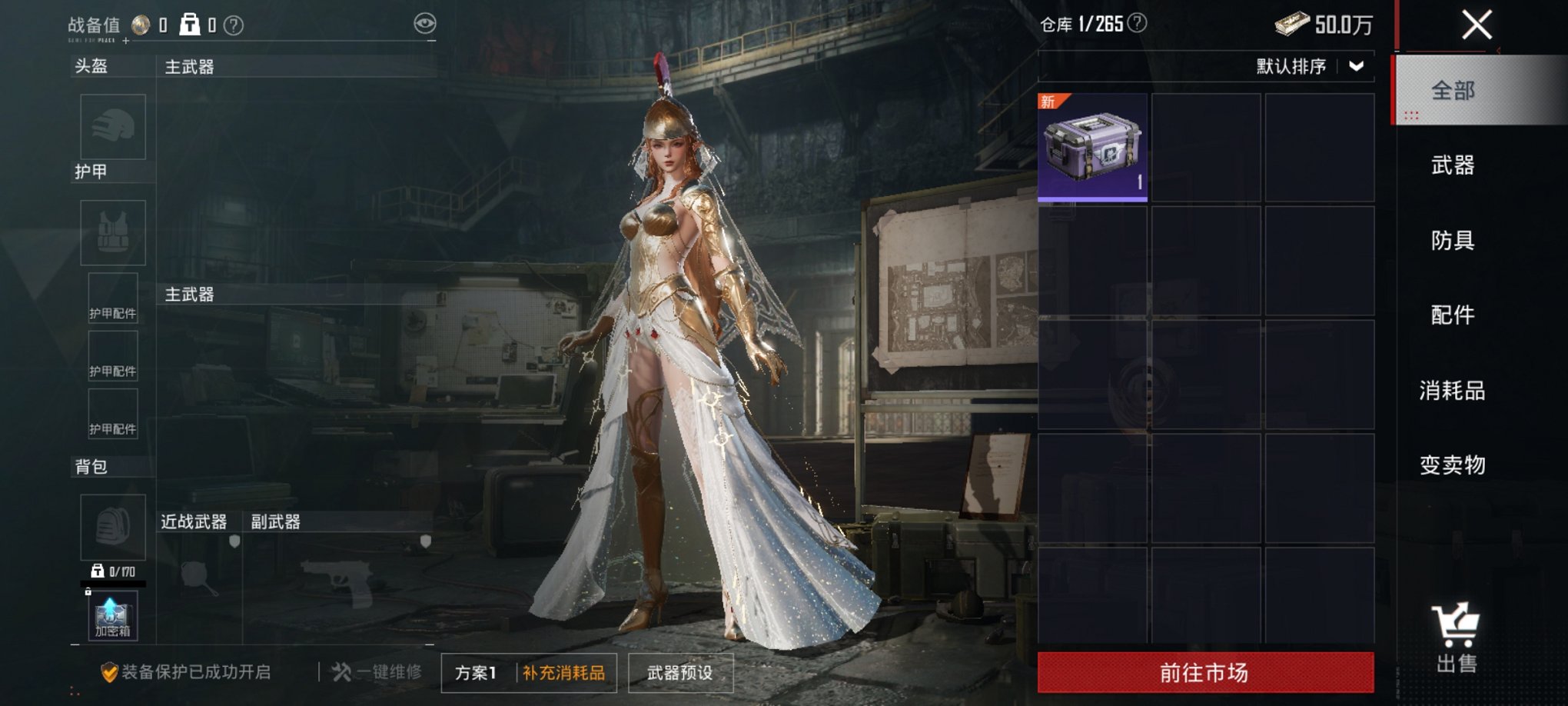Screen dimensions: 1568x706
Task: Select the empty helmet equipment slot
Action: (x=113, y=127)
